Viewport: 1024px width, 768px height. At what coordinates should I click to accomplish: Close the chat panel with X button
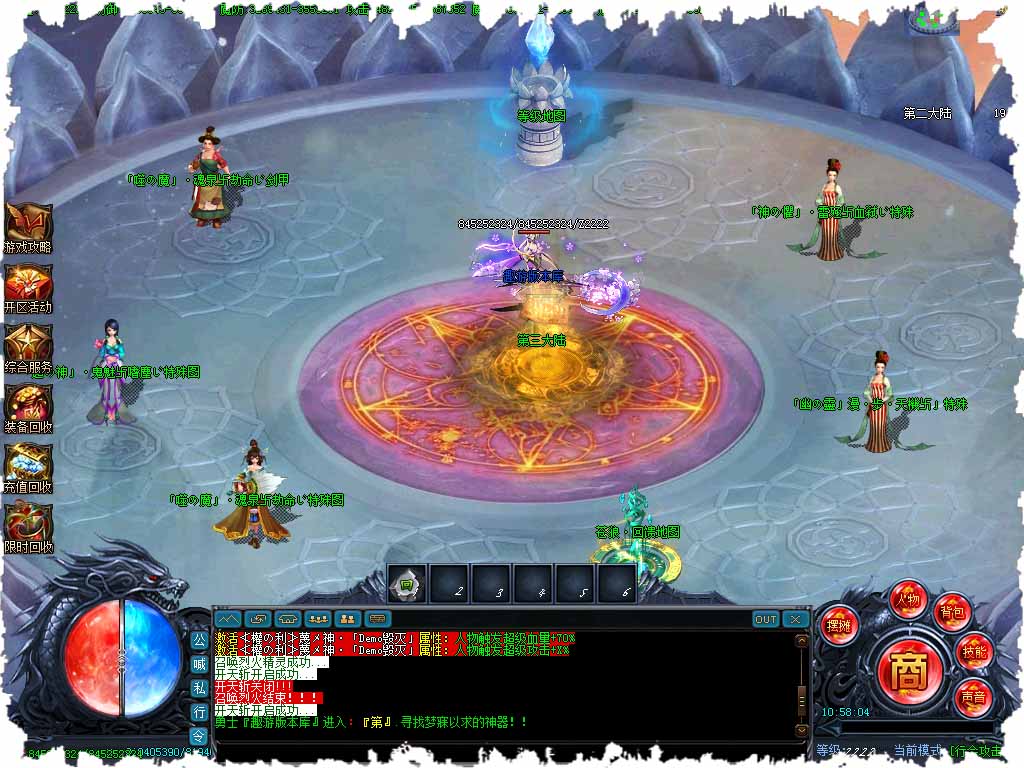click(795, 620)
